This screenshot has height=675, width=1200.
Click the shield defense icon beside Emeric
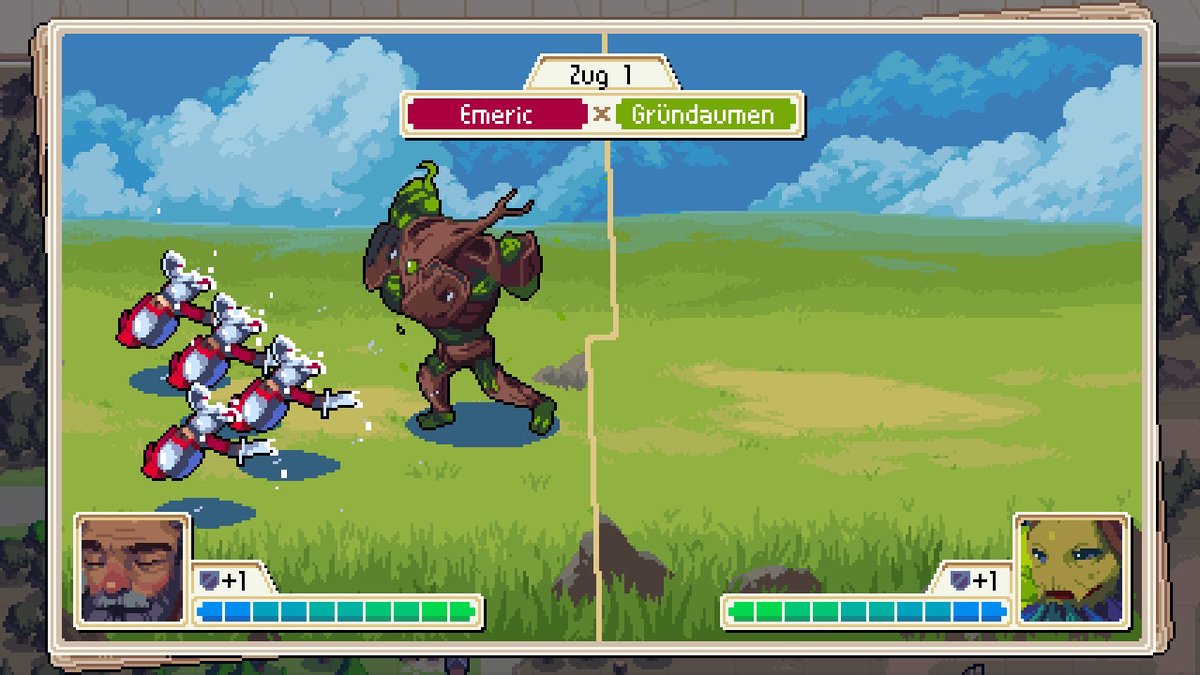(x=208, y=580)
